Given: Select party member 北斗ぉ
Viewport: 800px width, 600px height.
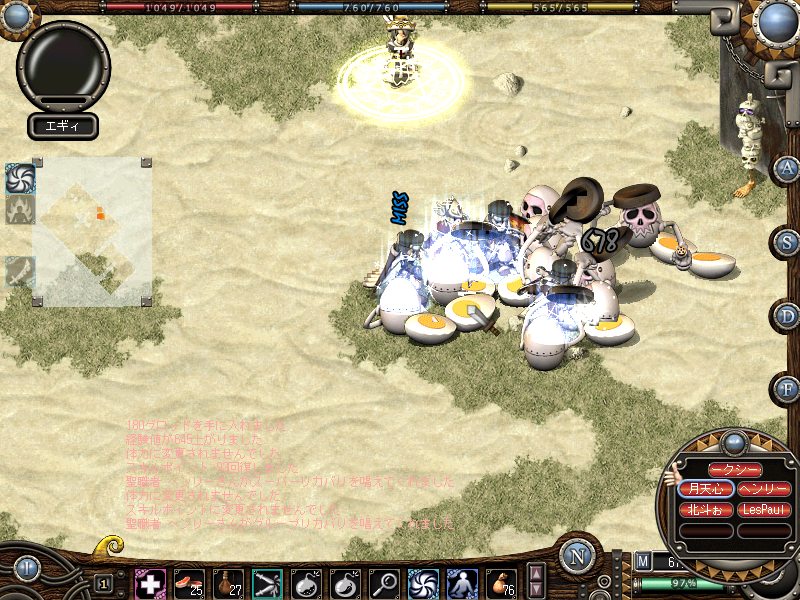Looking at the screenshot, I should 707,509.
